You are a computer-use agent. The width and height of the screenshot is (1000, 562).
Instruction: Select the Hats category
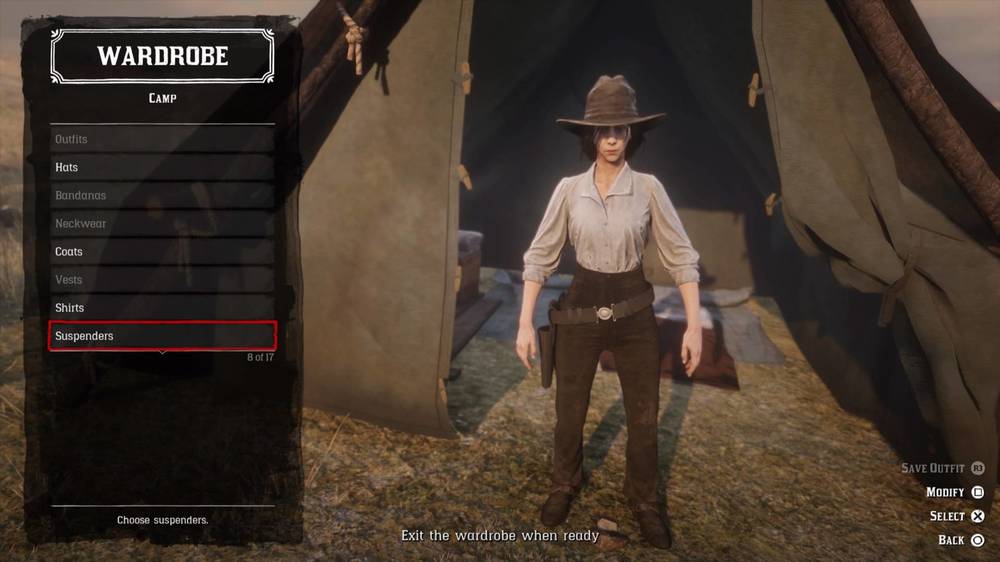click(x=162, y=167)
